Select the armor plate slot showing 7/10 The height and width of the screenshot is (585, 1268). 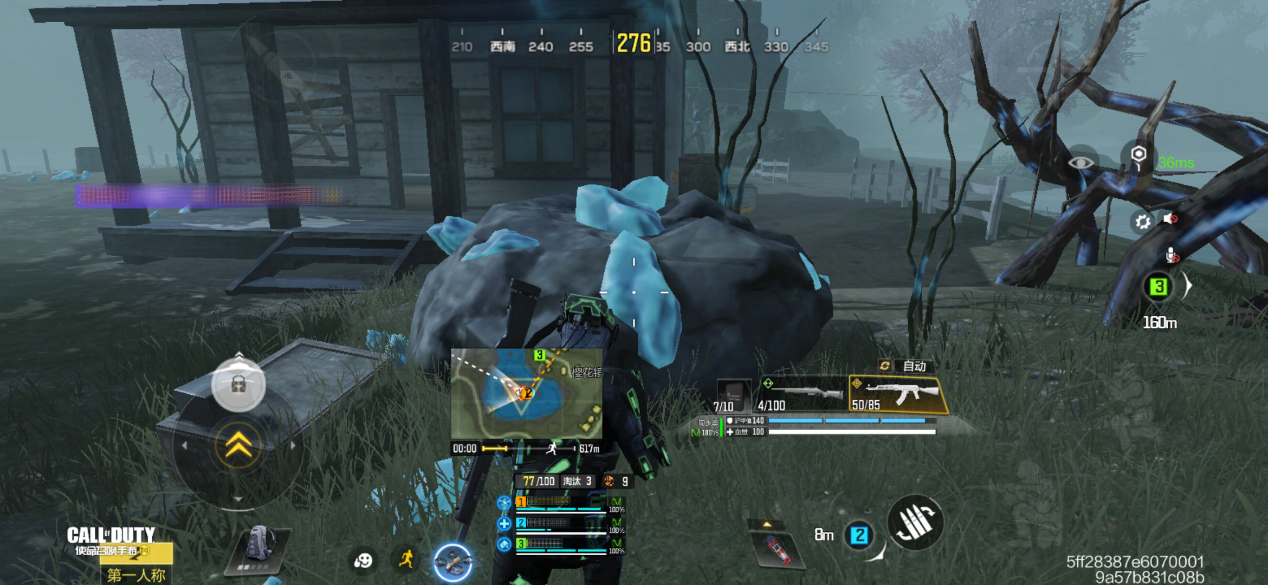732,396
